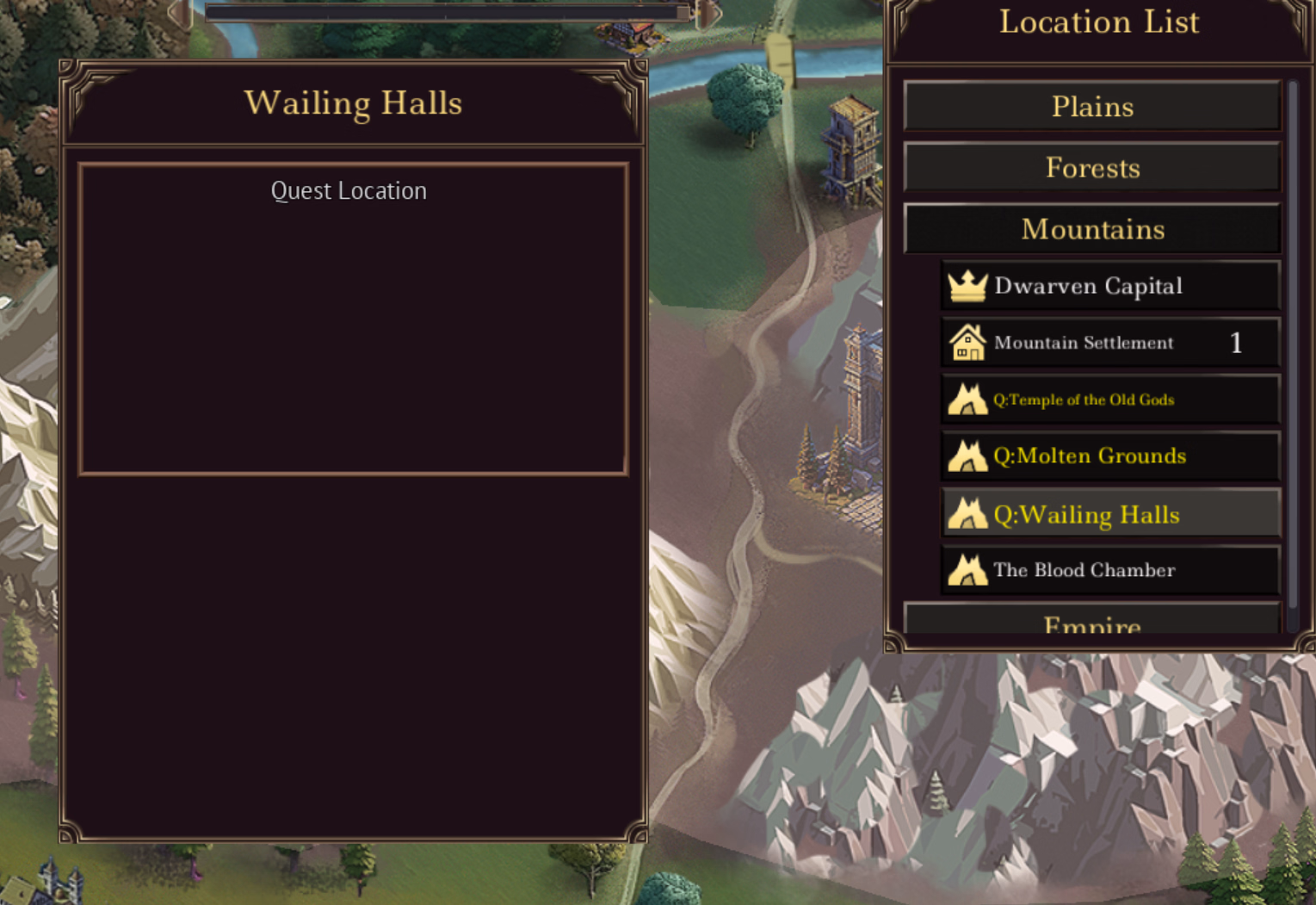Click the Q:Wailing Halls entry
This screenshot has width=1316, height=905.
tap(1110, 514)
